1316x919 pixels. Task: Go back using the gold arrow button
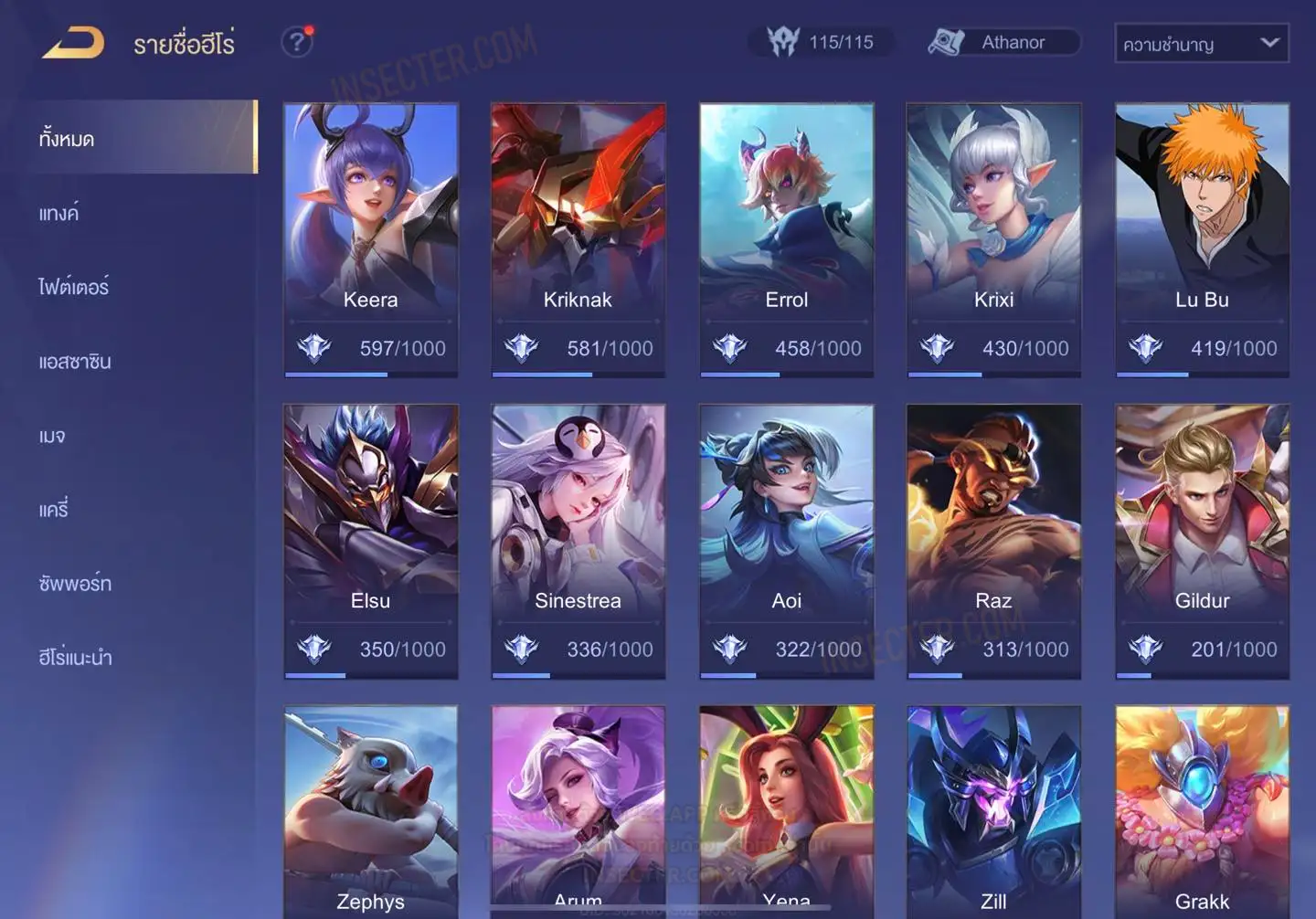(73, 43)
